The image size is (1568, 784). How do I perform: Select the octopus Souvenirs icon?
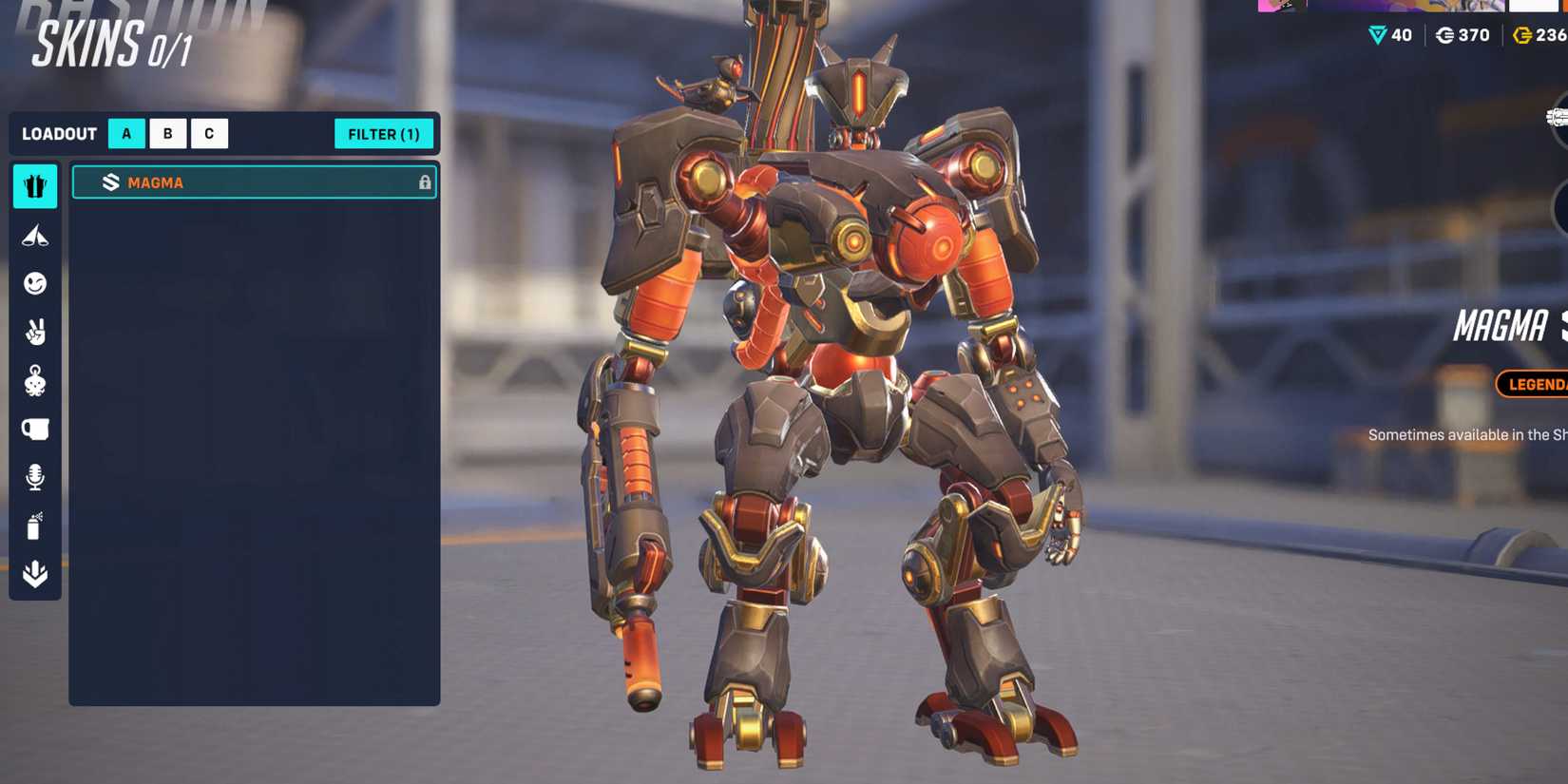click(x=35, y=380)
